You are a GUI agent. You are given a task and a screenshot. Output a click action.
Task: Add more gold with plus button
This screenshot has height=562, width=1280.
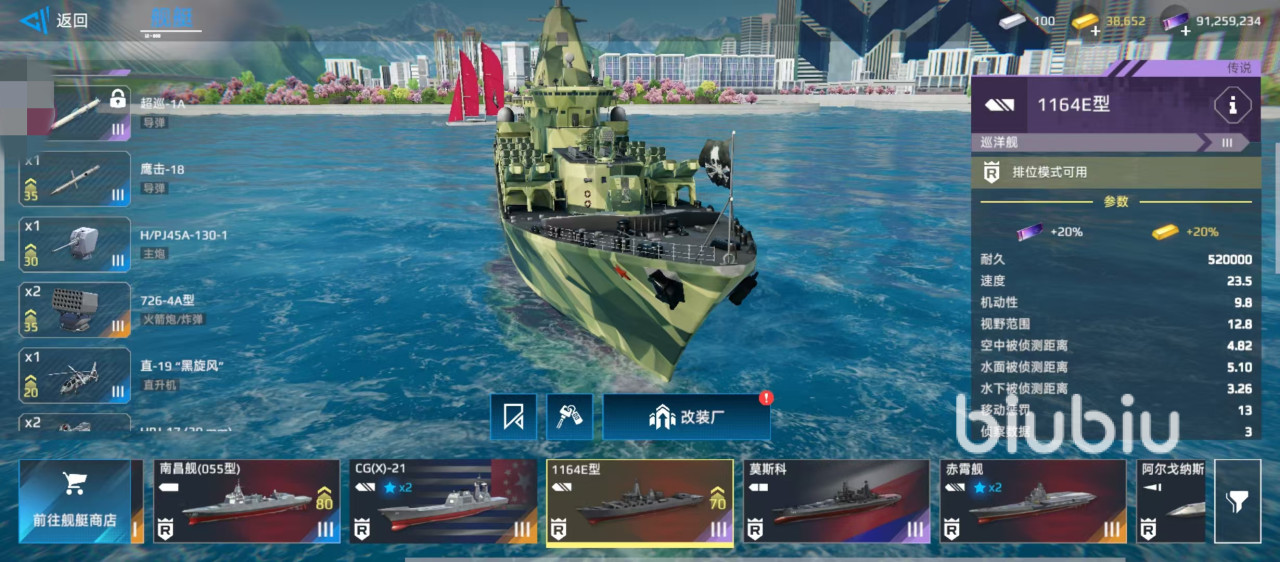coord(1097,31)
